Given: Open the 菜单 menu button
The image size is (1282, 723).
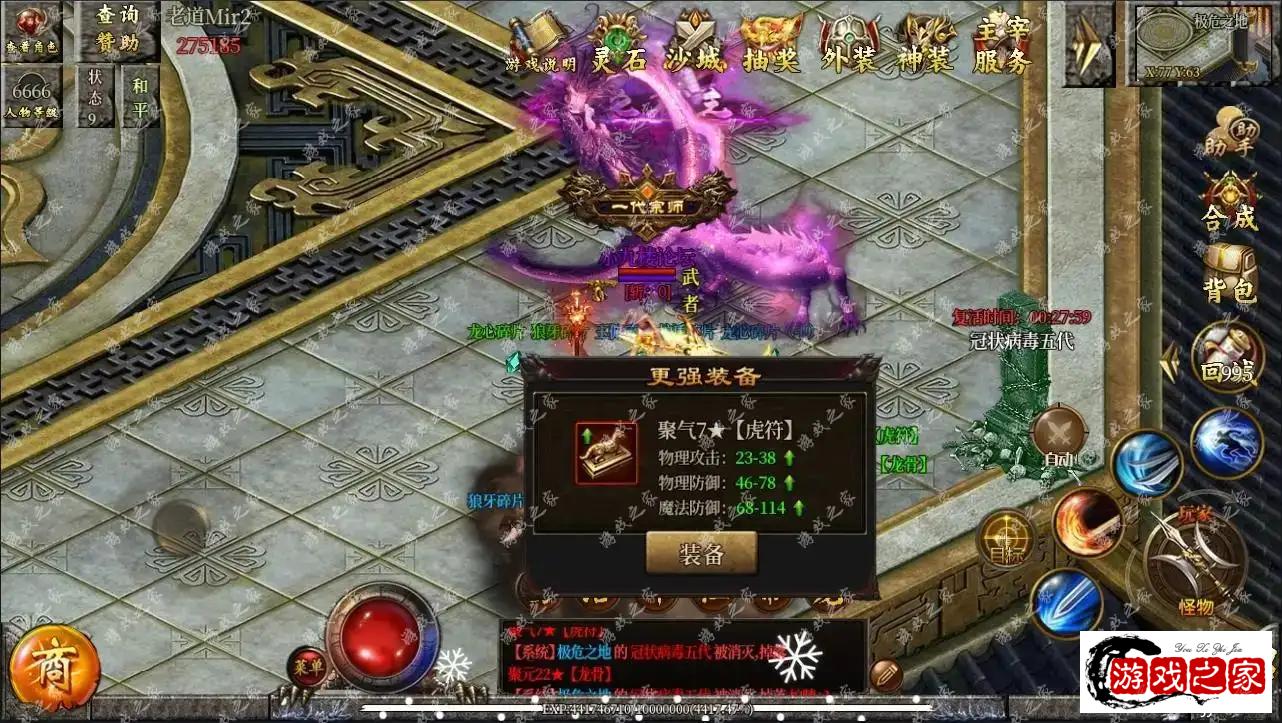Looking at the screenshot, I should pyautogui.click(x=307, y=665).
